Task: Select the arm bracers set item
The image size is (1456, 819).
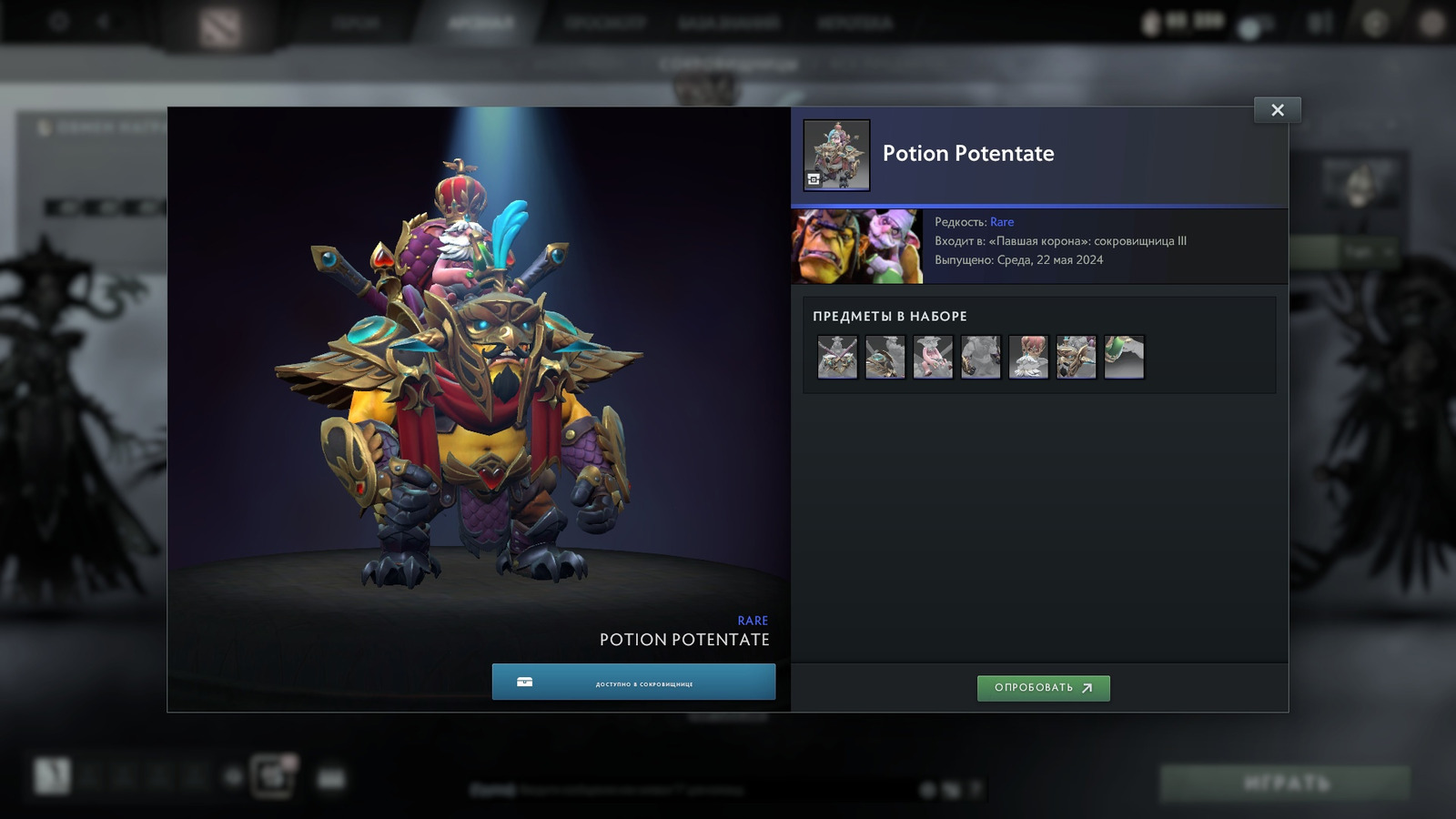Action: pos(981,357)
